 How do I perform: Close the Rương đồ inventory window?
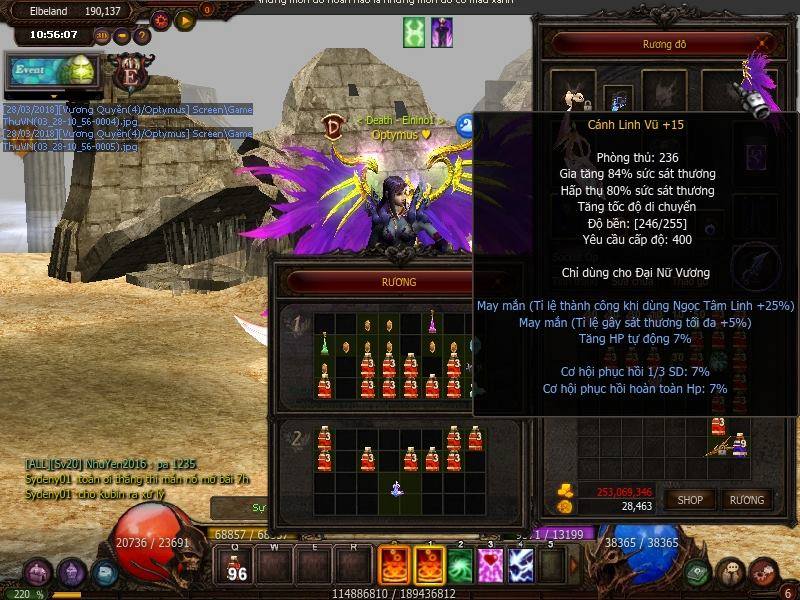pos(766,44)
